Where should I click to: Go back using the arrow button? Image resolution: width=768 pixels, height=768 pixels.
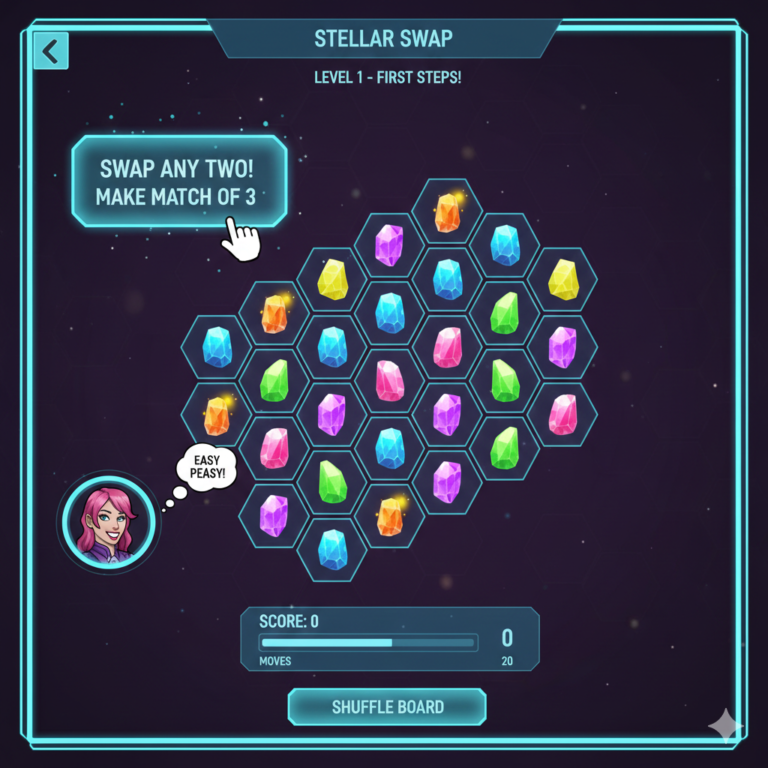[x=50, y=49]
